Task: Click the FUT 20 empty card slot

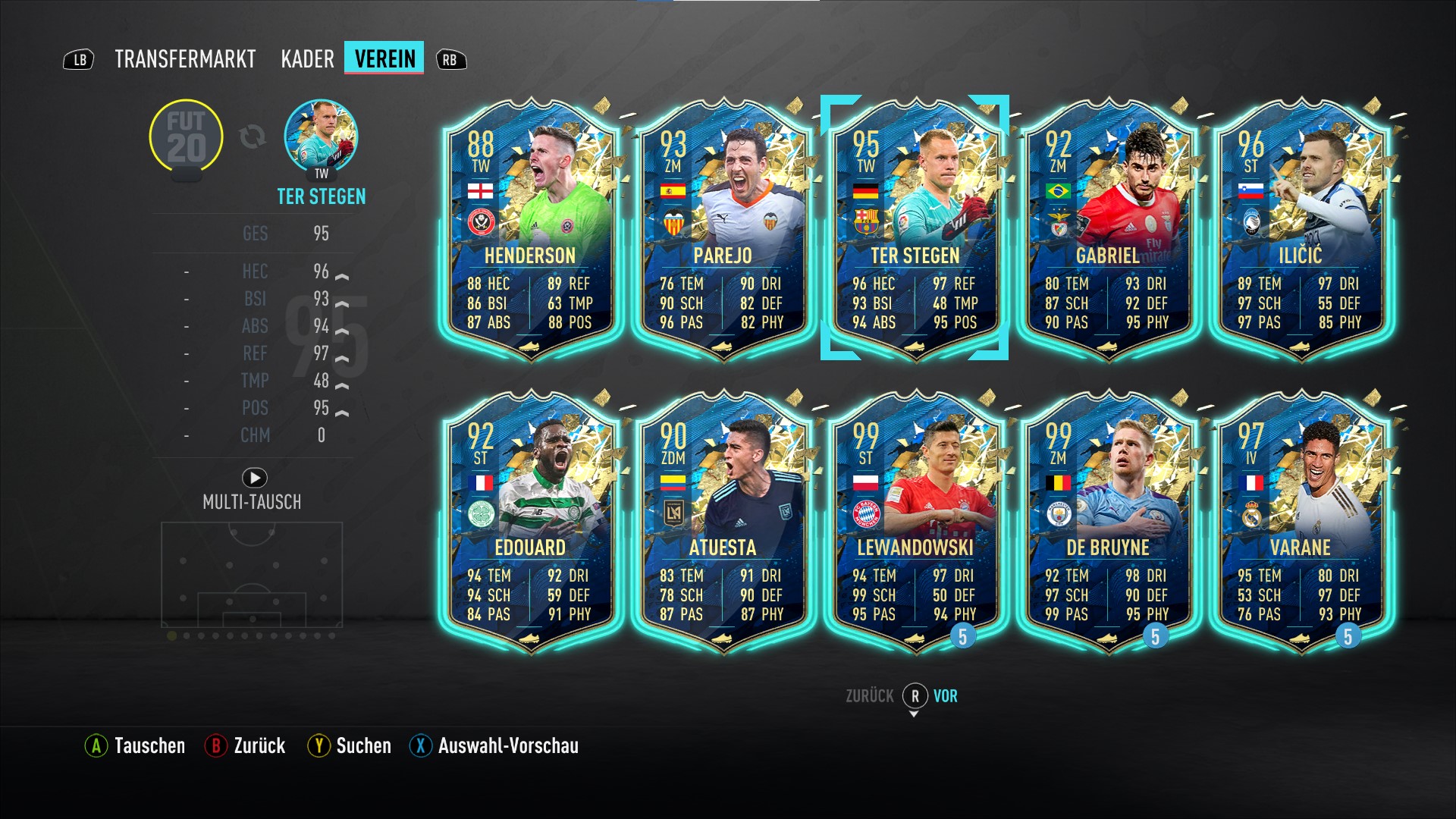Action: point(186,137)
